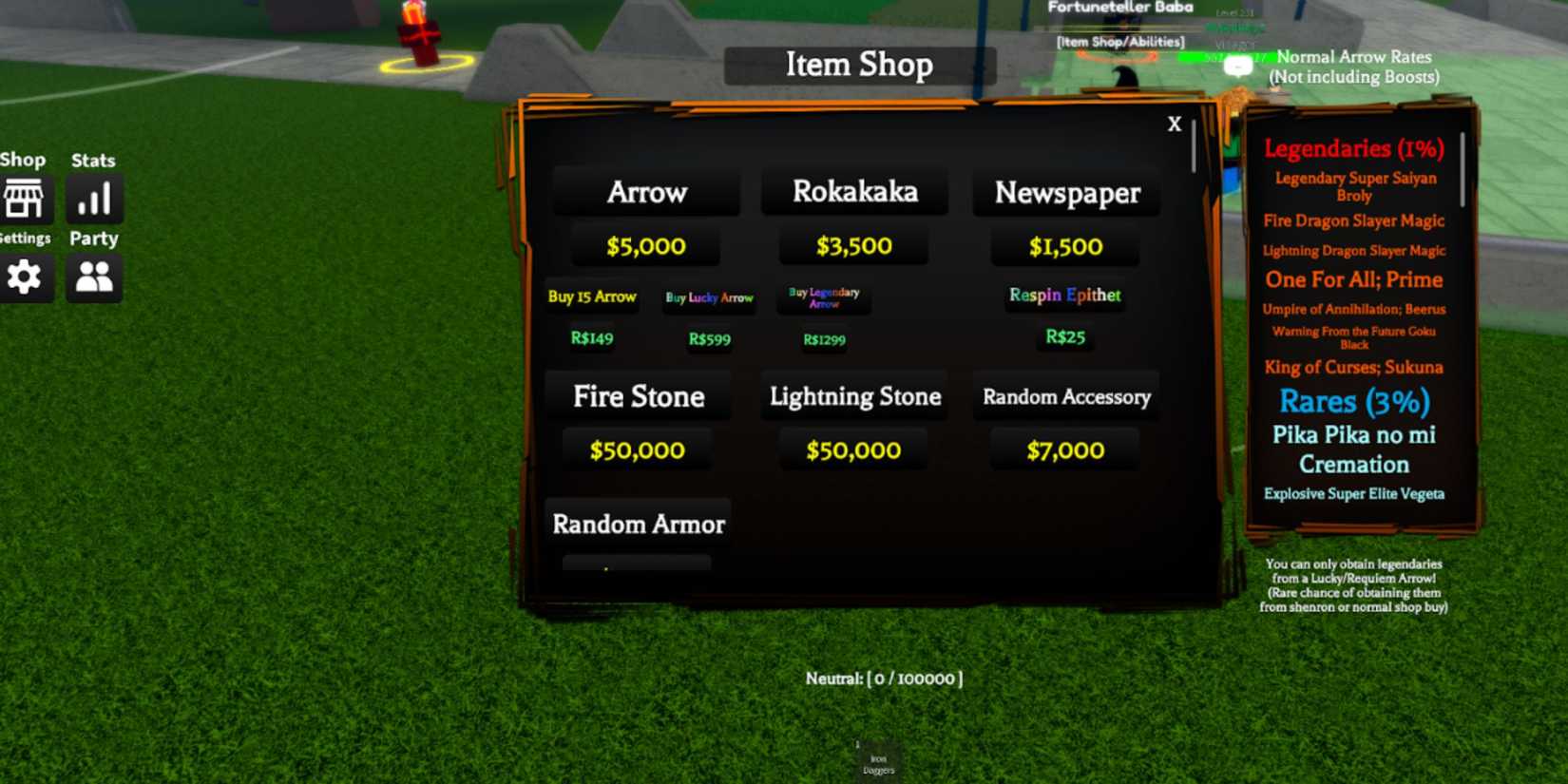The image size is (1568, 784).
Task: Purchase a Rokakaka for $3,500
Action: point(853,245)
